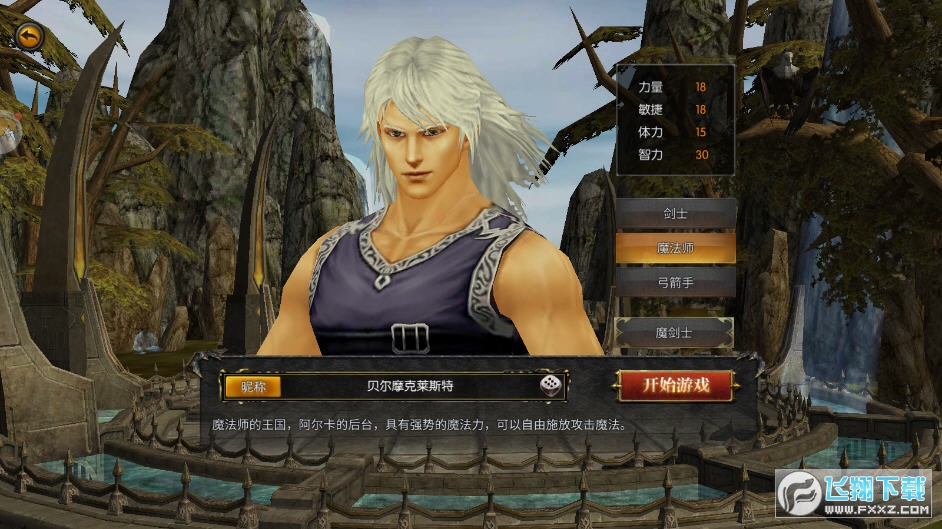Image resolution: width=942 pixels, height=529 pixels.
Task: Select the 剑士 class
Action: [x=675, y=213]
